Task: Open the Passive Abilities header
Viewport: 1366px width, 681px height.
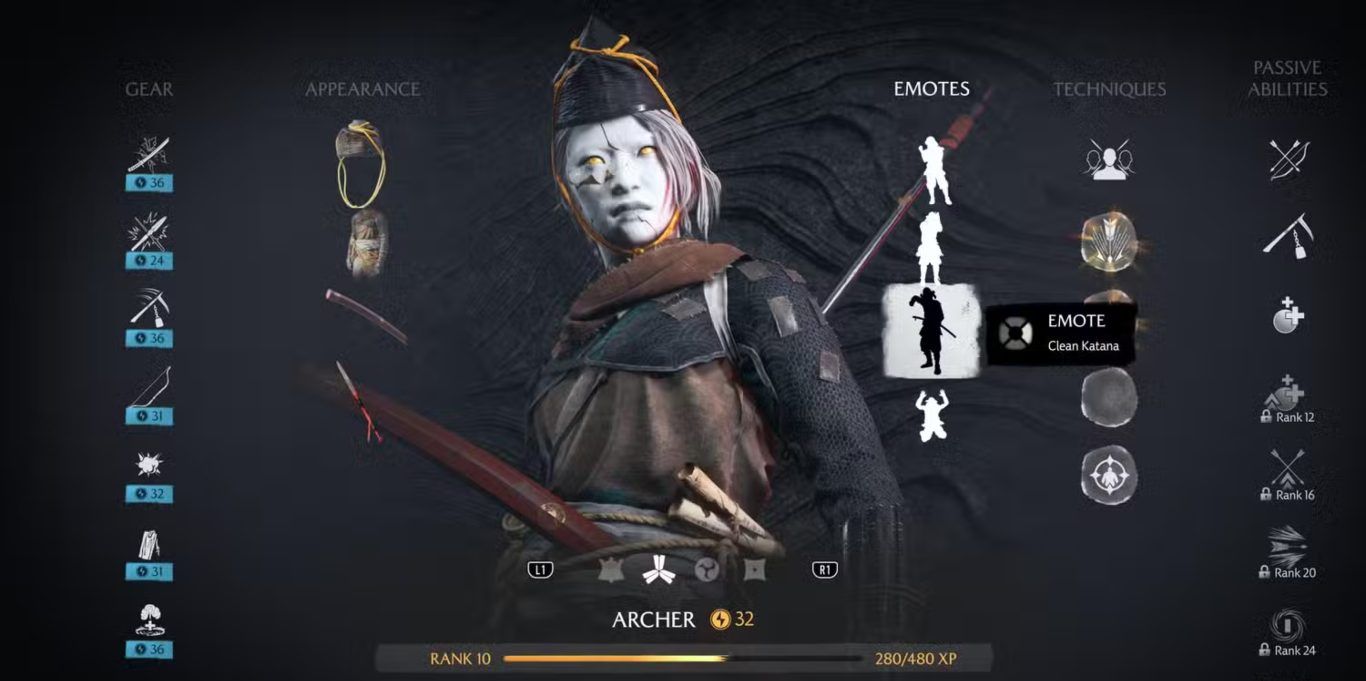Action: (1289, 78)
